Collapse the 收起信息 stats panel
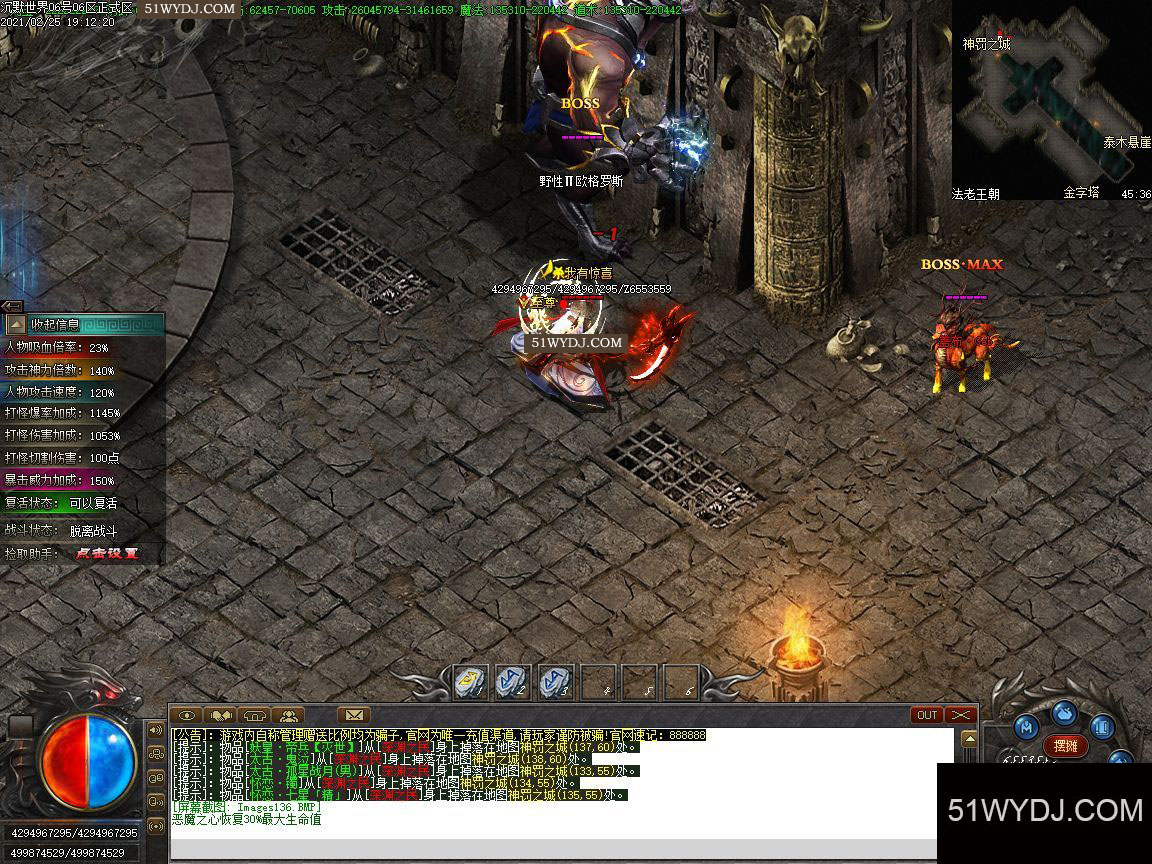 (x=16, y=324)
